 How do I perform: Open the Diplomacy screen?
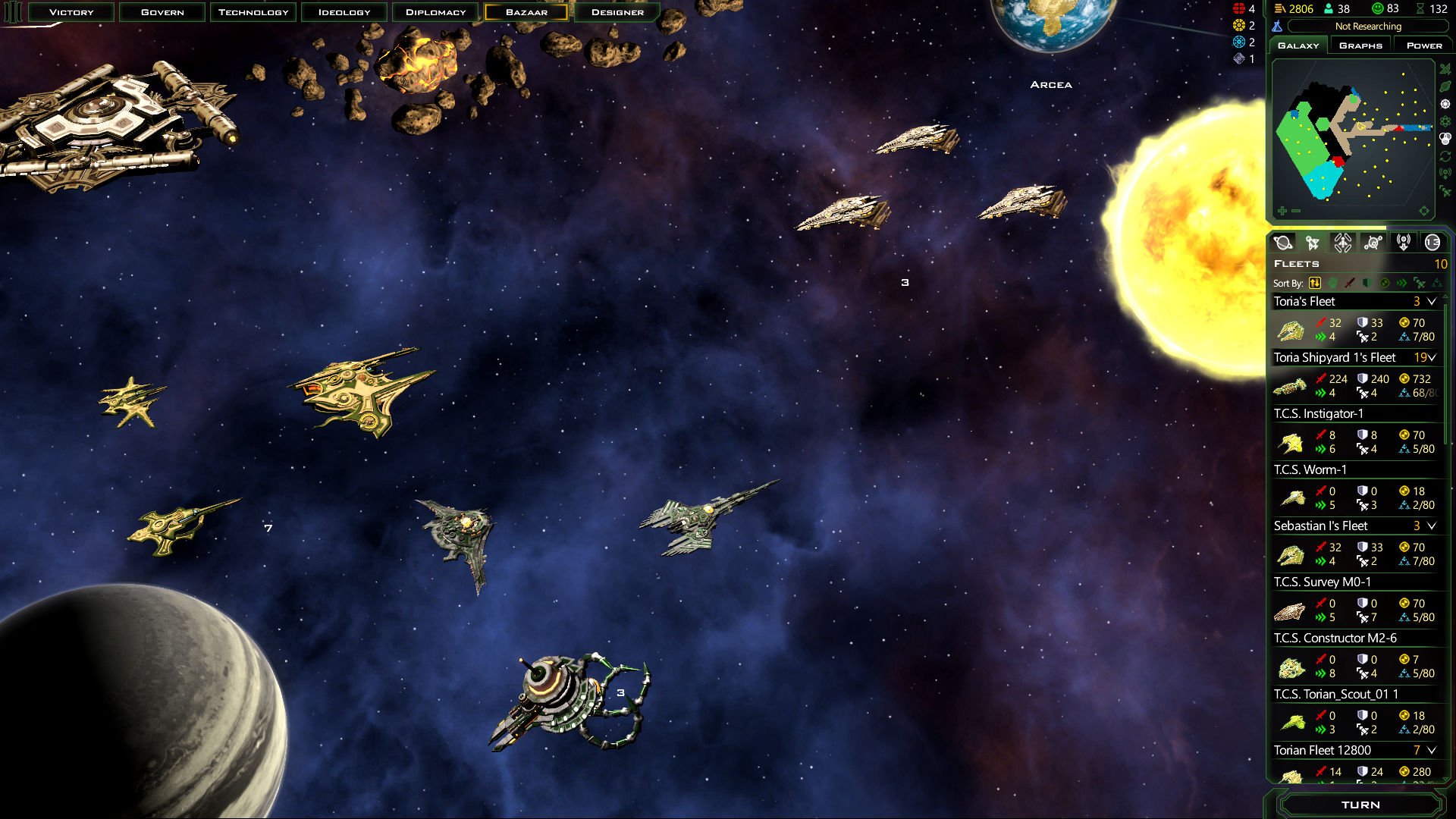pyautogui.click(x=435, y=12)
